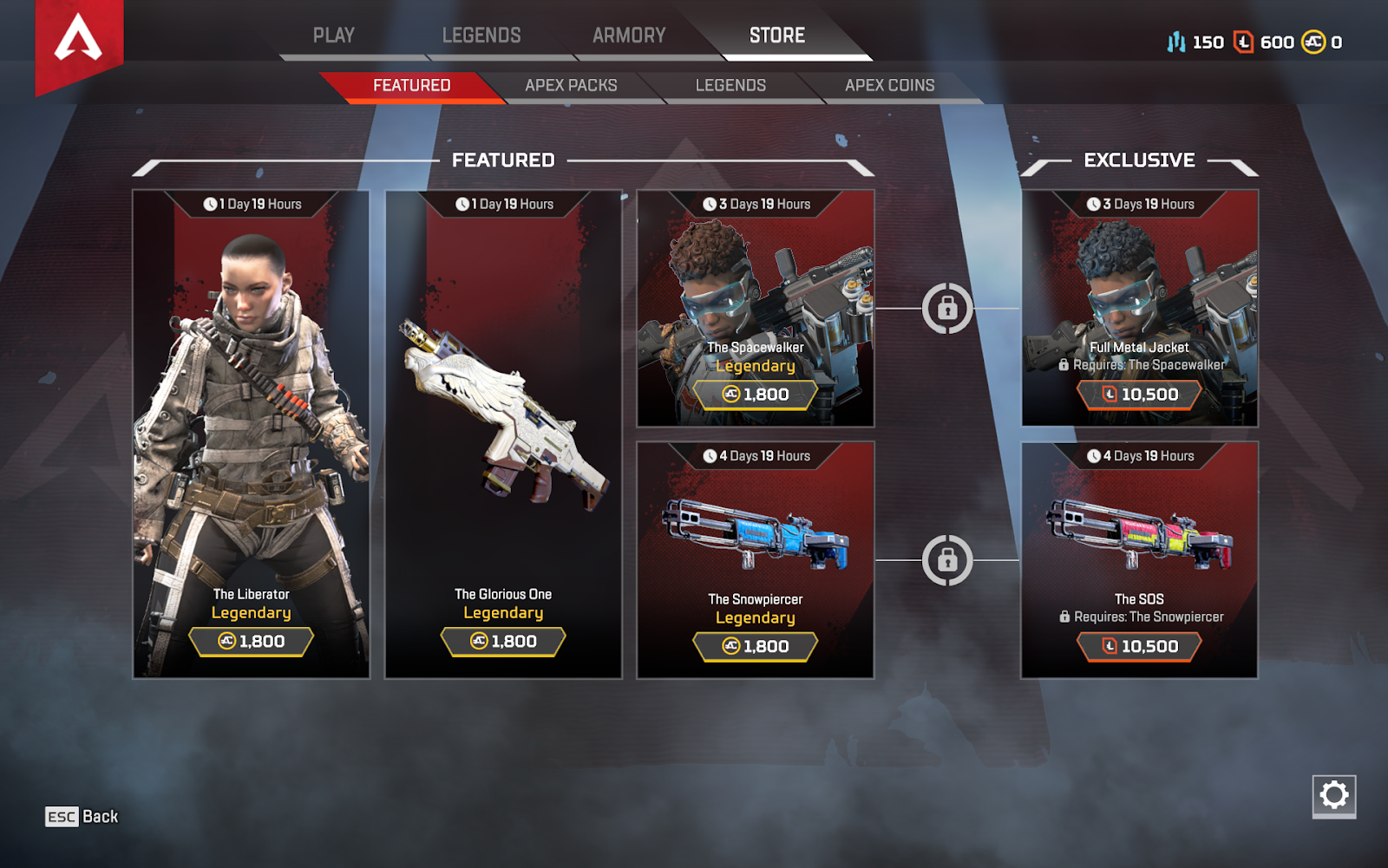Select The Liberator legendary skin offer
The width and height of the screenshot is (1388, 868).
pos(252,434)
